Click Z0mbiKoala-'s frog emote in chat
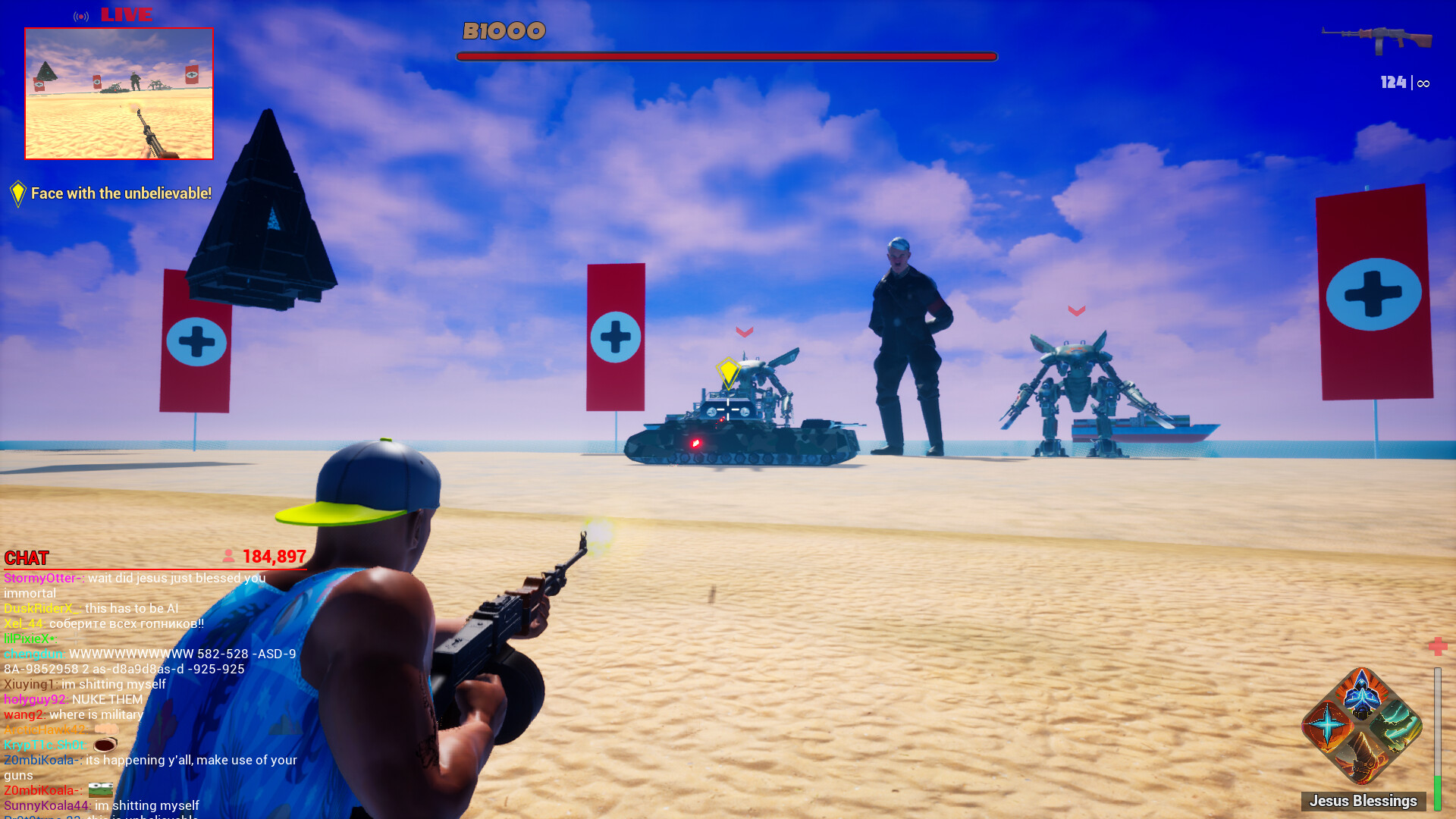The image size is (1456, 819). [x=101, y=791]
